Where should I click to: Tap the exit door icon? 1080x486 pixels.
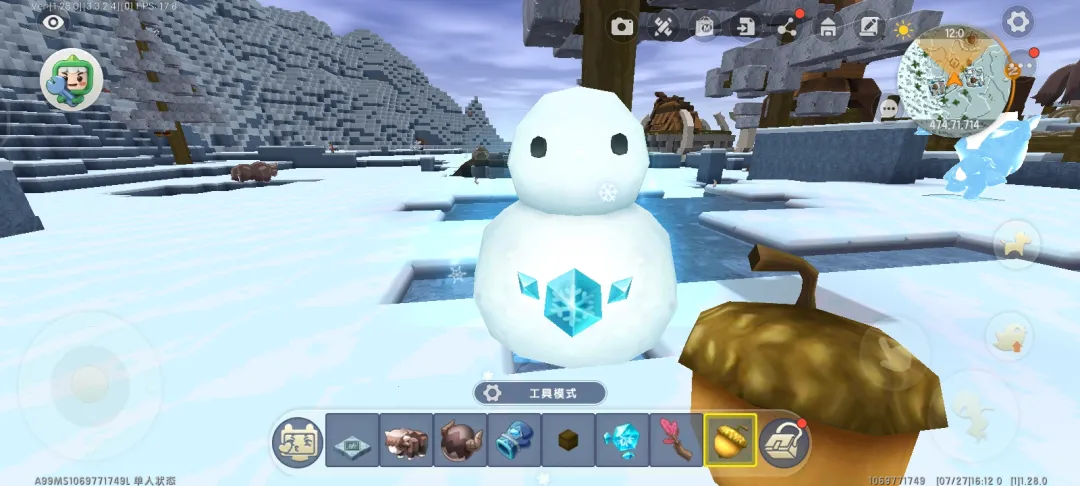point(745,27)
